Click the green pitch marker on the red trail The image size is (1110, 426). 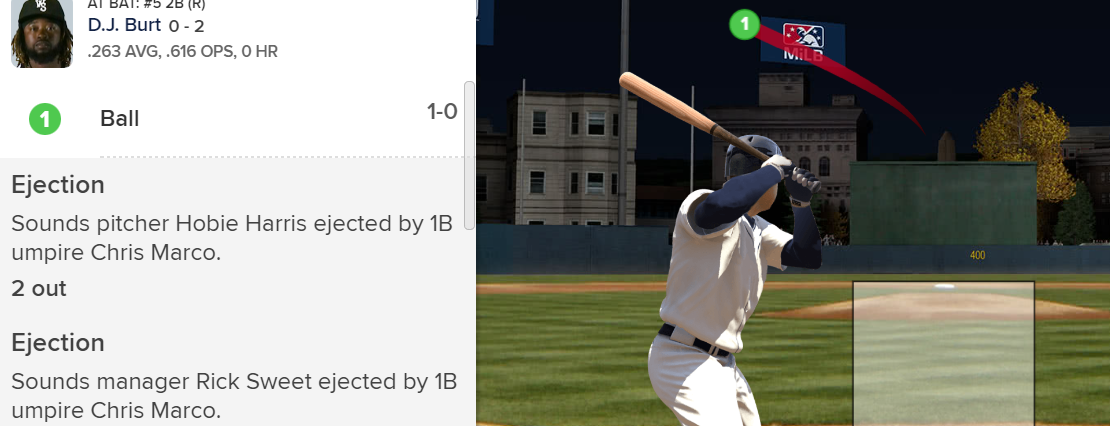[x=743, y=24]
